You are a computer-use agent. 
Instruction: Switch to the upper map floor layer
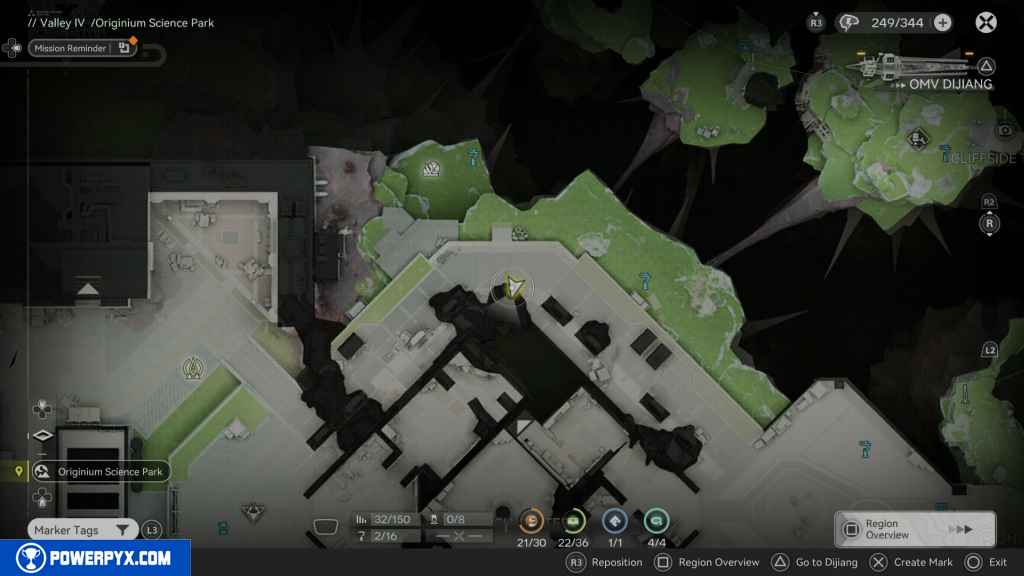coord(40,409)
